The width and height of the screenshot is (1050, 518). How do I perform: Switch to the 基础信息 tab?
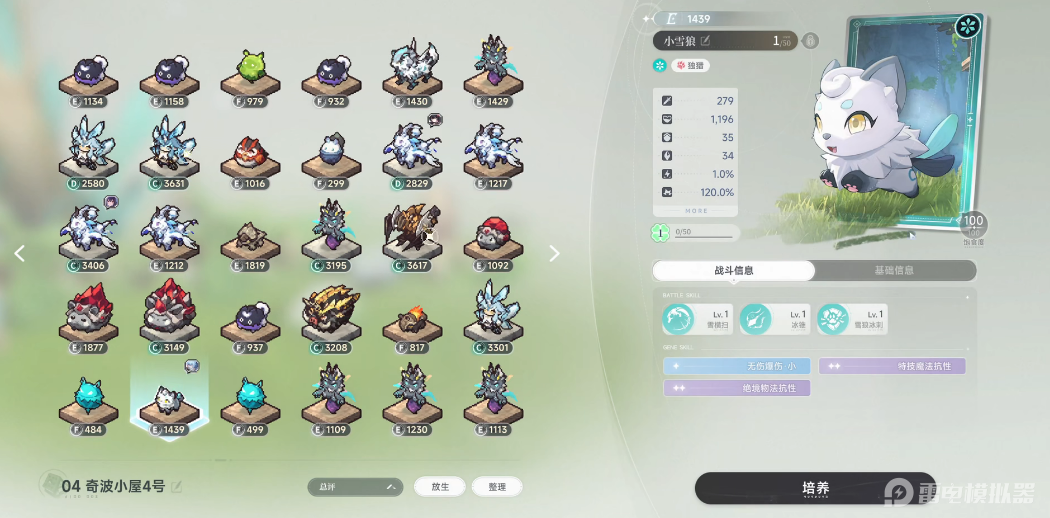[x=894, y=270]
